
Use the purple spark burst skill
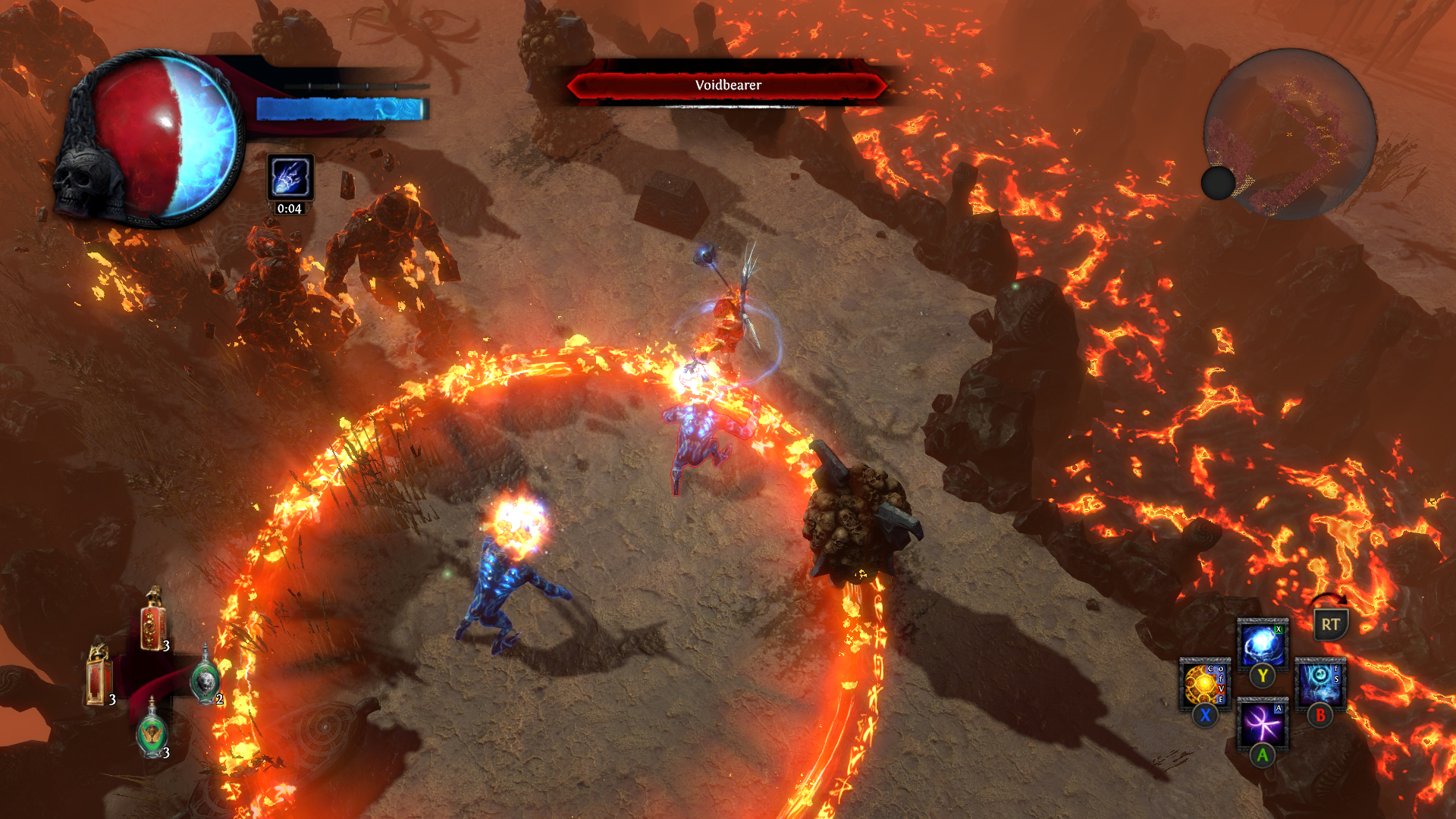pyautogui.click(x=1262, y=723)
